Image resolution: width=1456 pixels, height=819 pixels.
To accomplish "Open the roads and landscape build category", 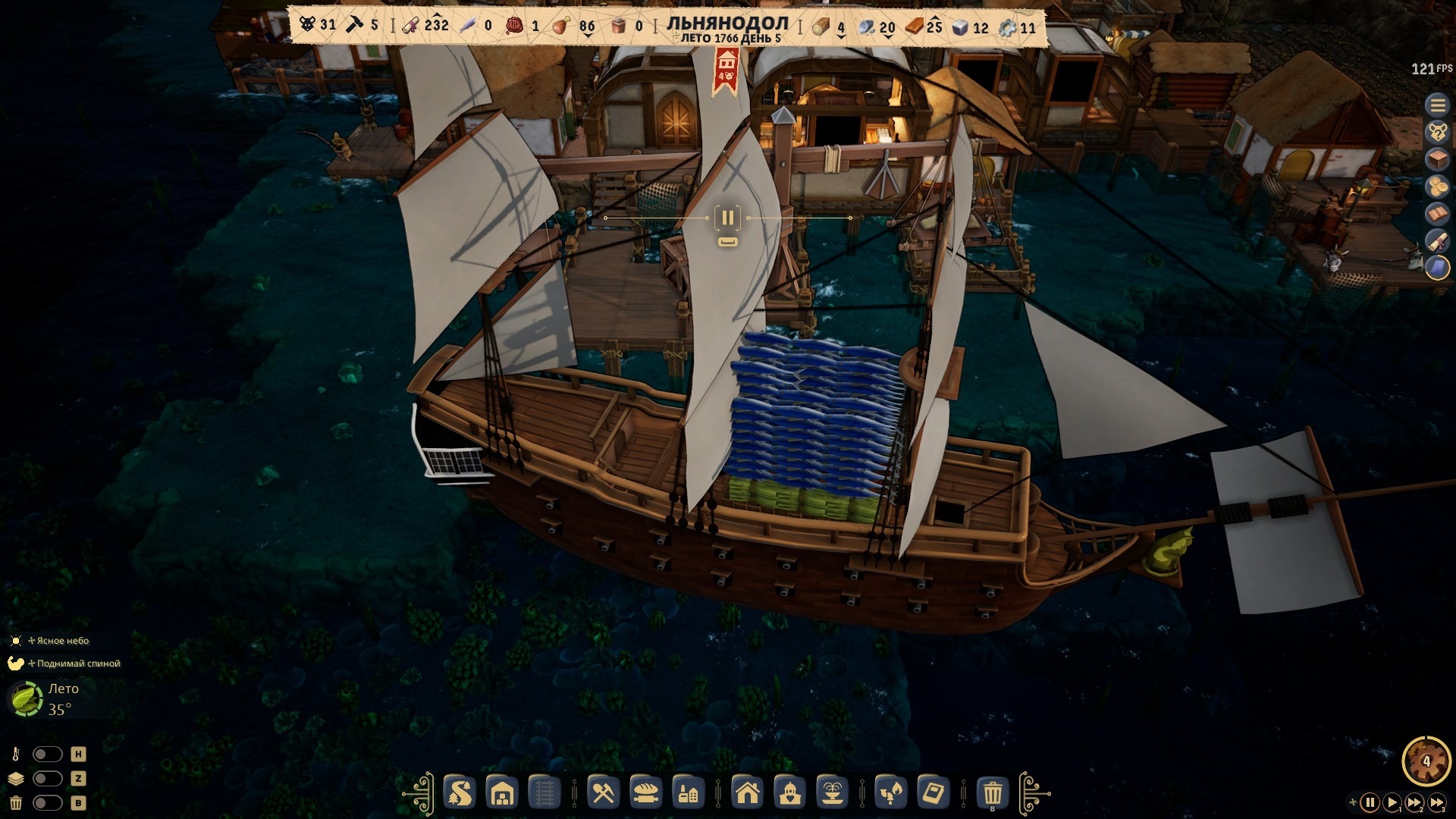I will point(460,793).
